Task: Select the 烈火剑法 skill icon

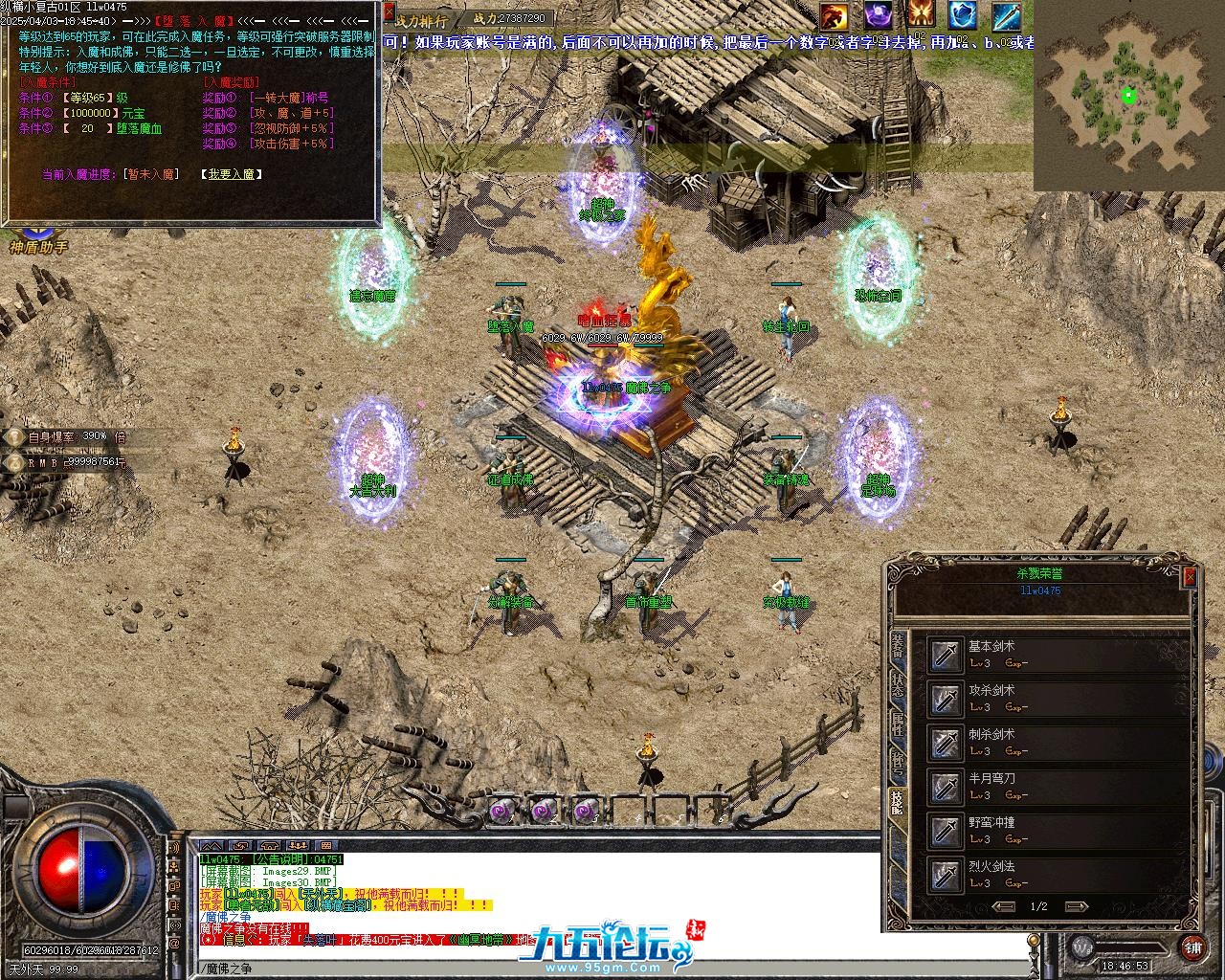Action: pyautogui.click(x=947, y=875)
